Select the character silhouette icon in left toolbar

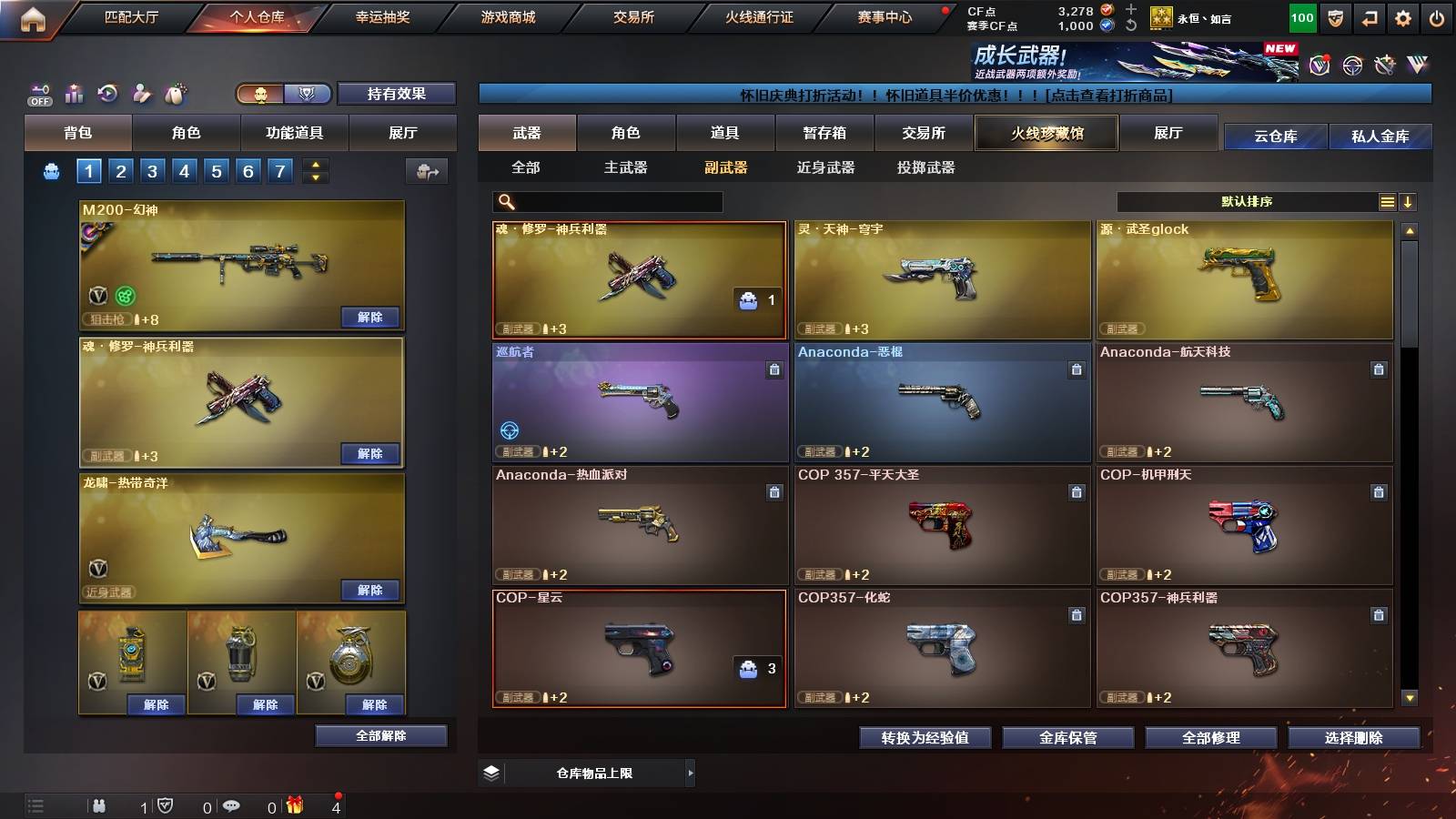tap(141, 92)
